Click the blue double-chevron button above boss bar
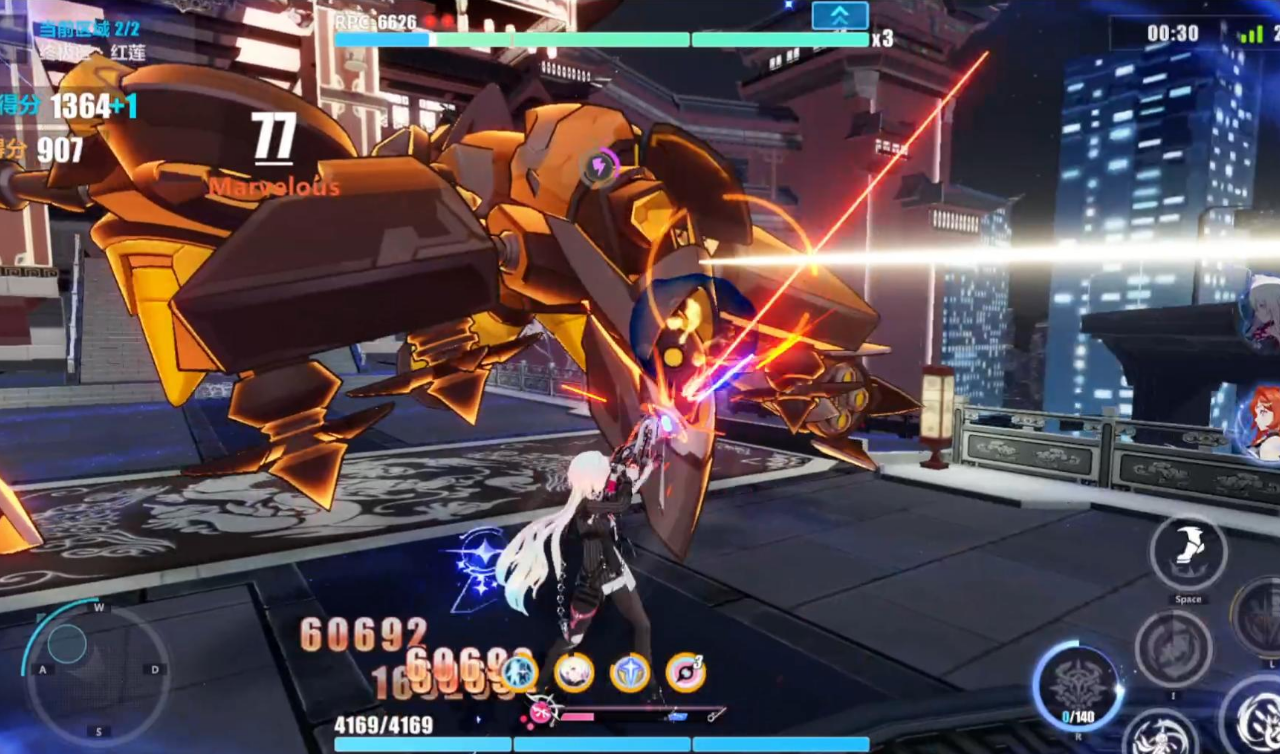1280x754 pixels. coord(839,16)
